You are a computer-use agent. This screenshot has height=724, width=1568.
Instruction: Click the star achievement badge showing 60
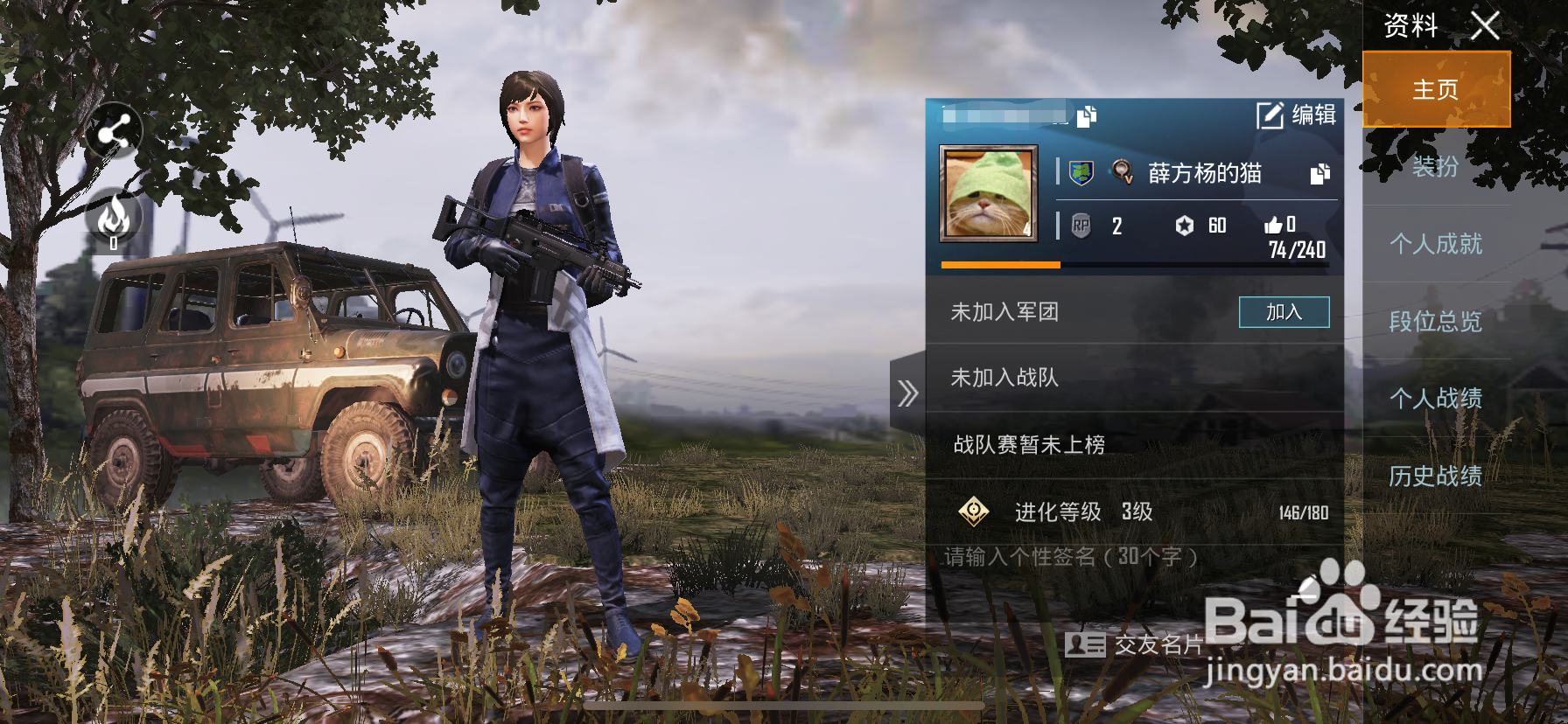point(1185,226)
